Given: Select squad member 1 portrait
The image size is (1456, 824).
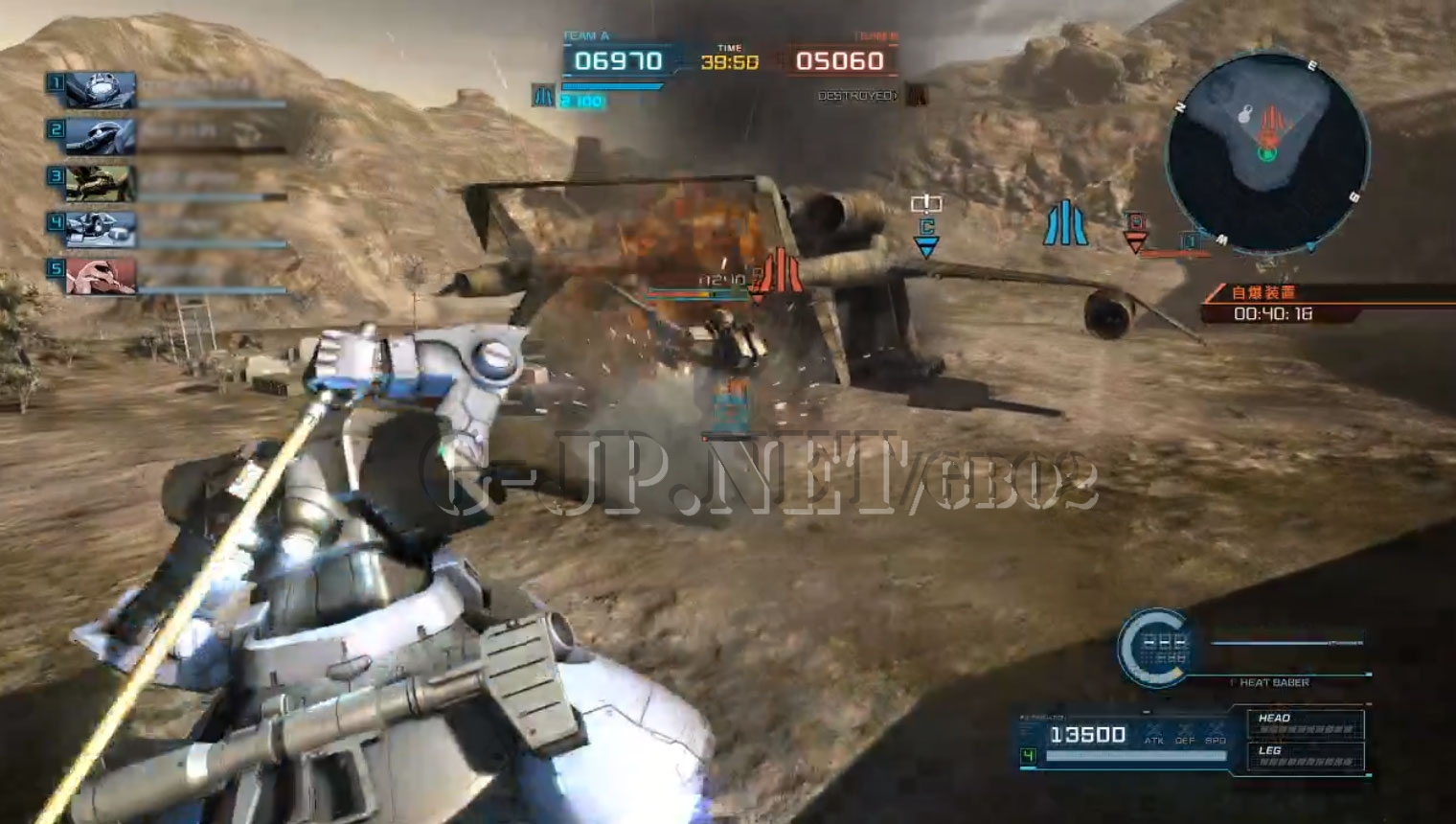Looking at the screenshot, I should click(100, 90).
